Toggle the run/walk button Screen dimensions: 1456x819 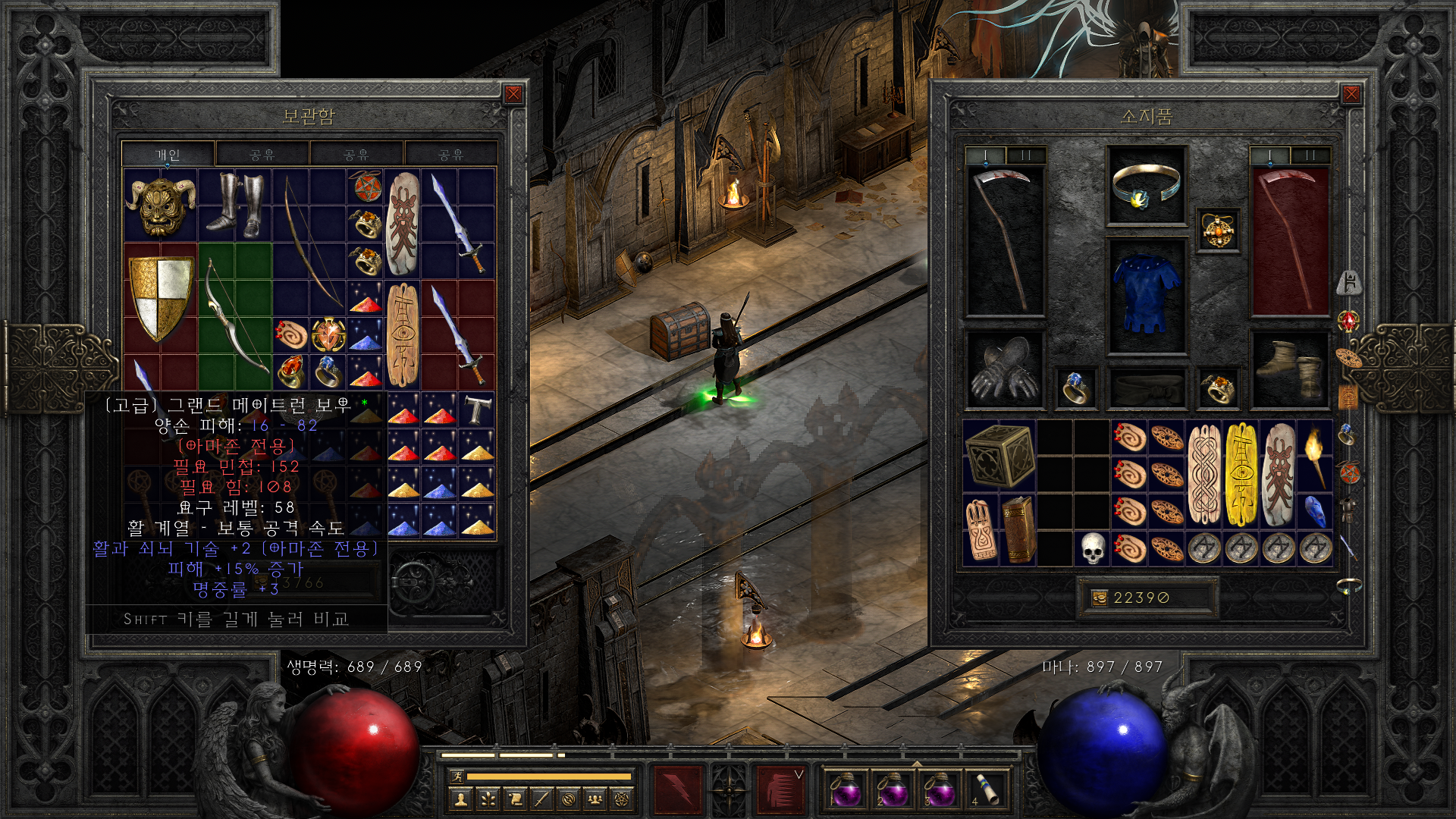pyautogui.click(x=455, y=777)
